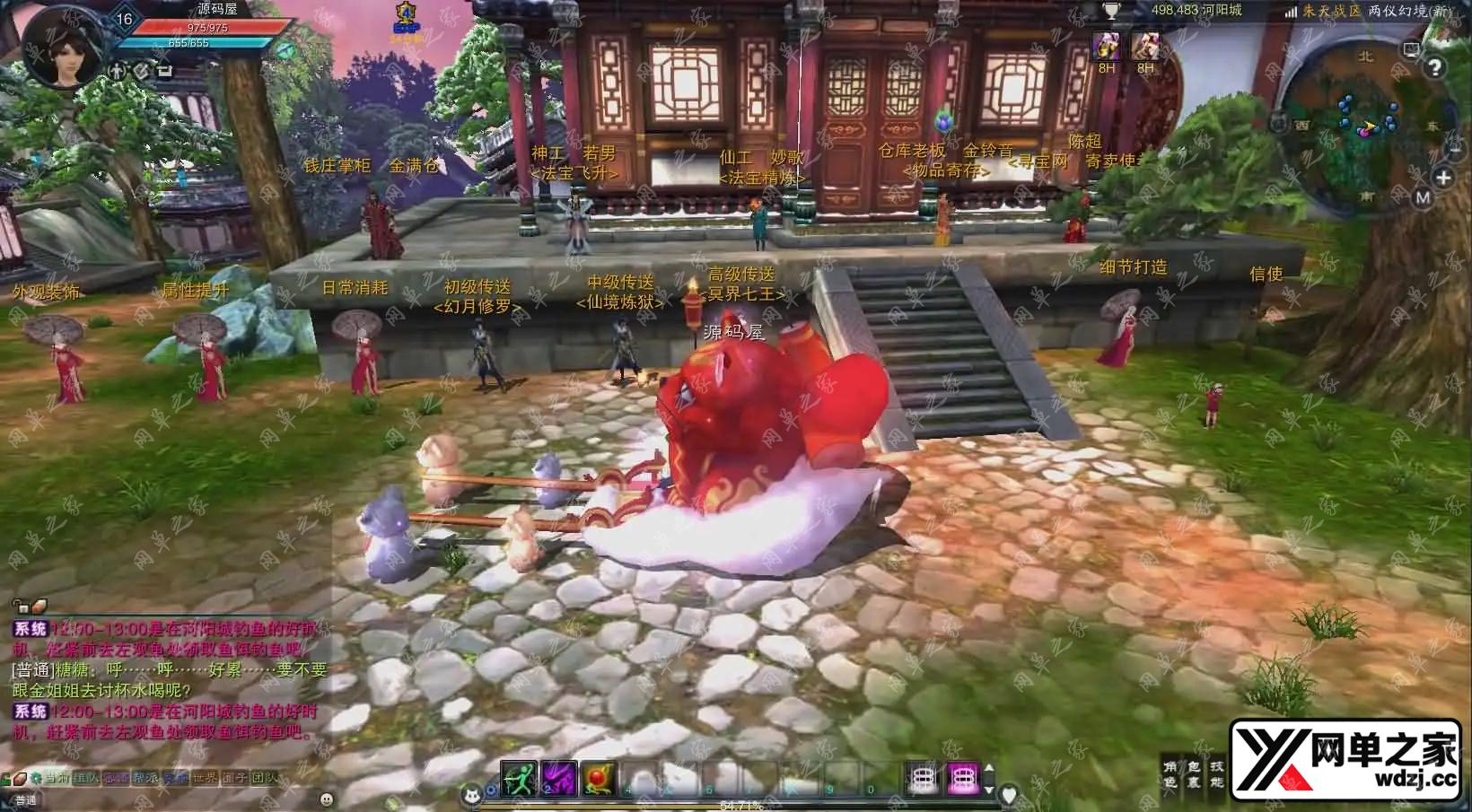Open the trophy icon in the top bar

[1112, 11]
